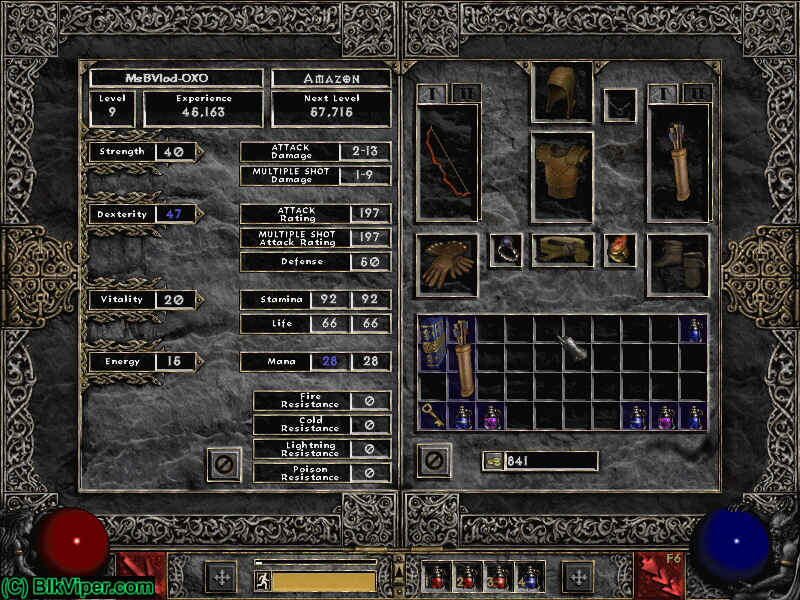Pick up the blue gem ring

point(506,251)
